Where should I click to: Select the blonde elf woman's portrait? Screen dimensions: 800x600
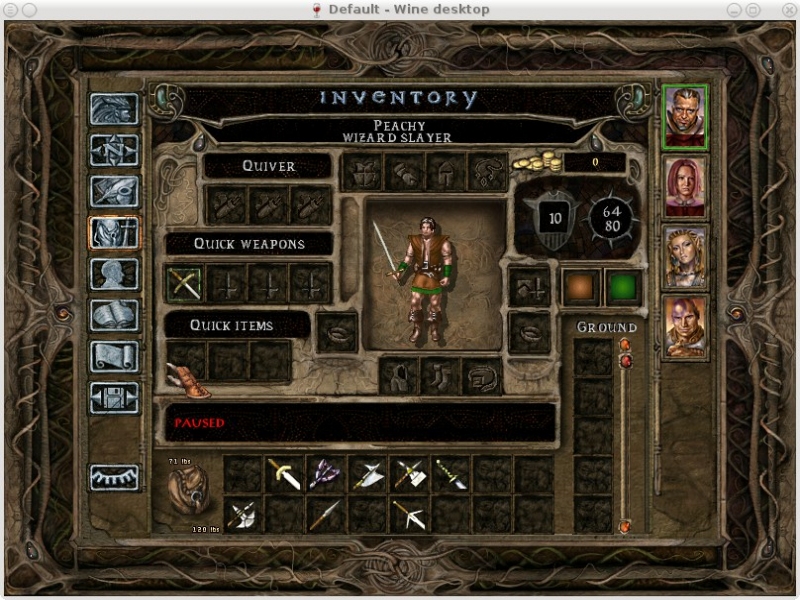(x=685, y=257)
